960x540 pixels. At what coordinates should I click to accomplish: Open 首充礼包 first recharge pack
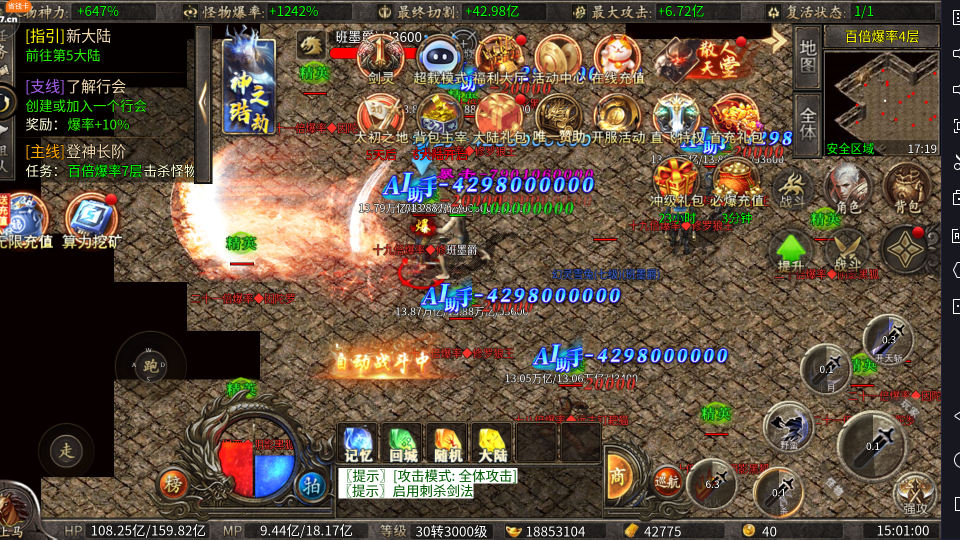click(736, 118)
